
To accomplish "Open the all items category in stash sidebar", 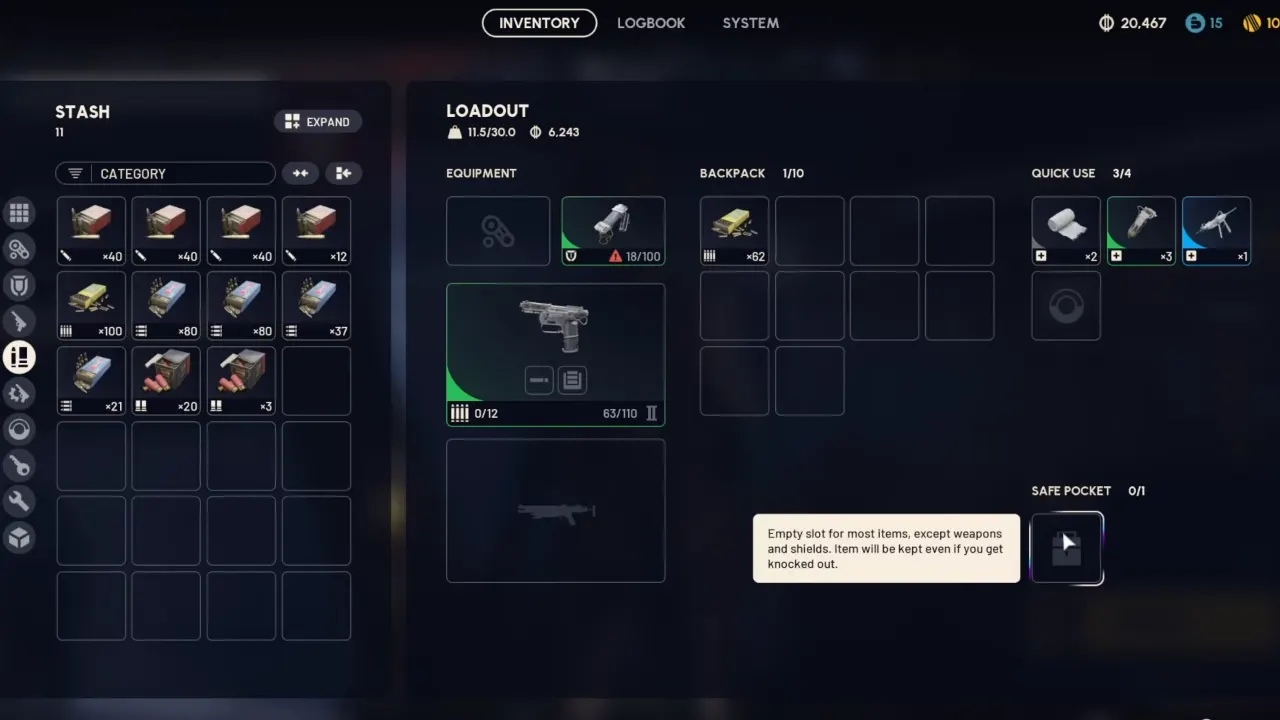I will click(x=20, y=212).
